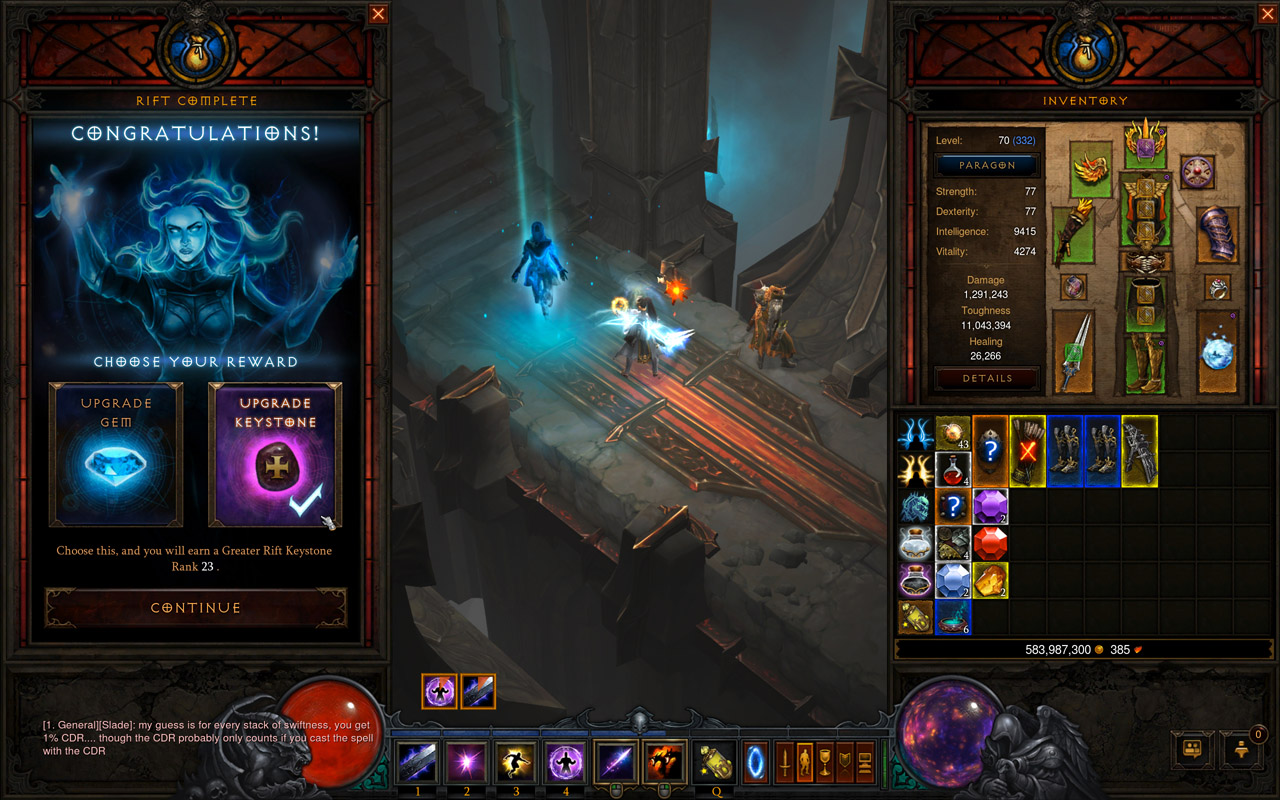Use the yellow lantern potion slot
1280x800 pixels.
(x=714, y=763)
